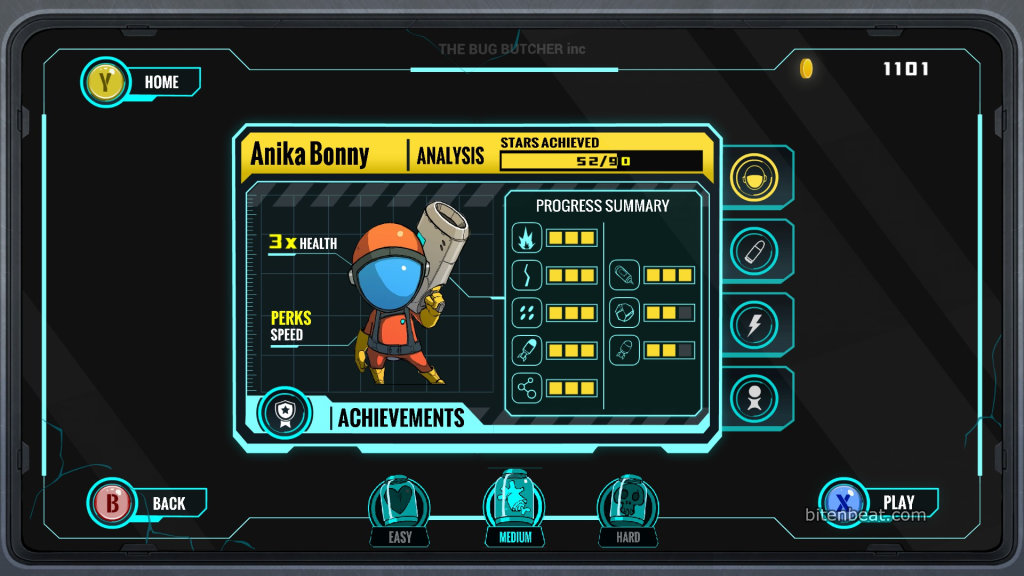Select the share-nodes upgrade icon
1024x576 pixels.
click(527, 388)
